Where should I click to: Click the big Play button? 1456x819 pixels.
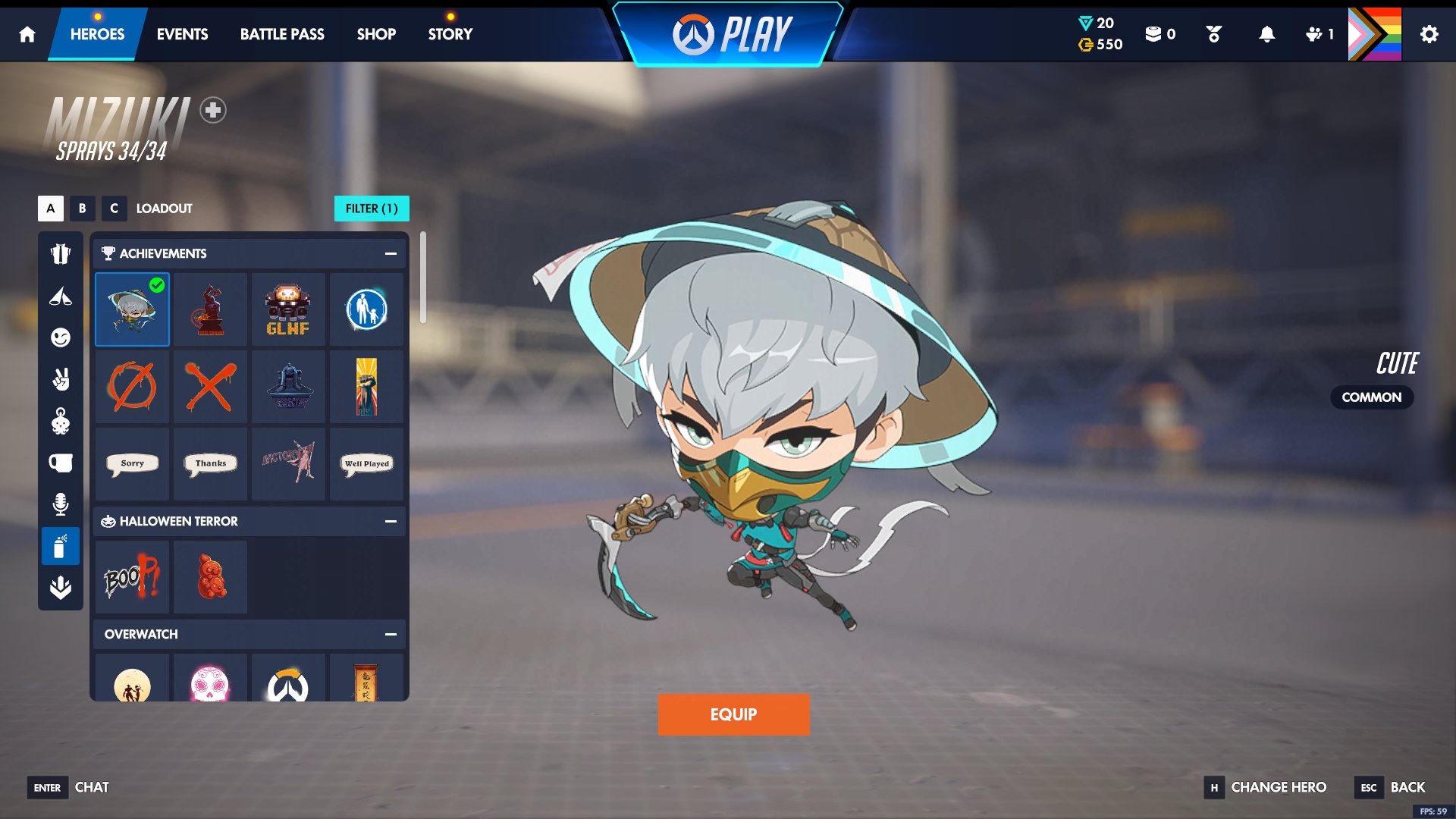tap(731, 35)
